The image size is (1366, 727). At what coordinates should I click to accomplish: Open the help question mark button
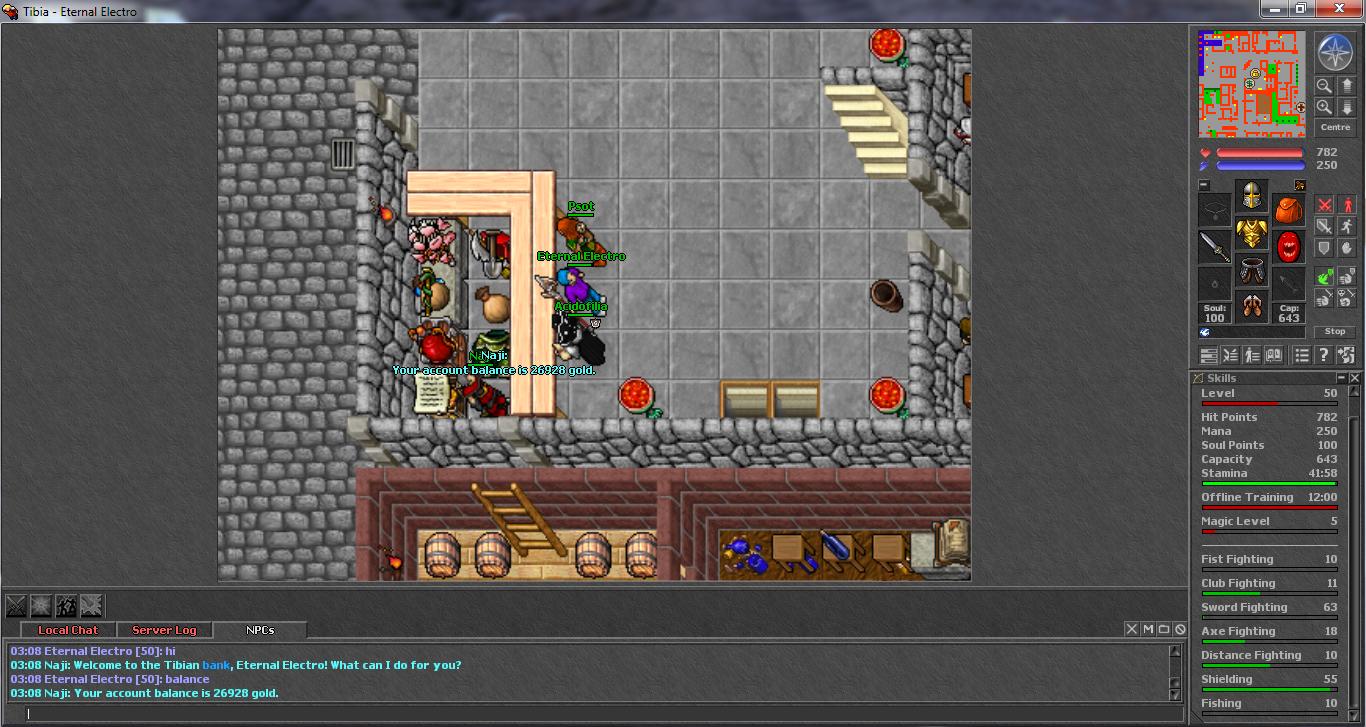[x=1323, y=355]
